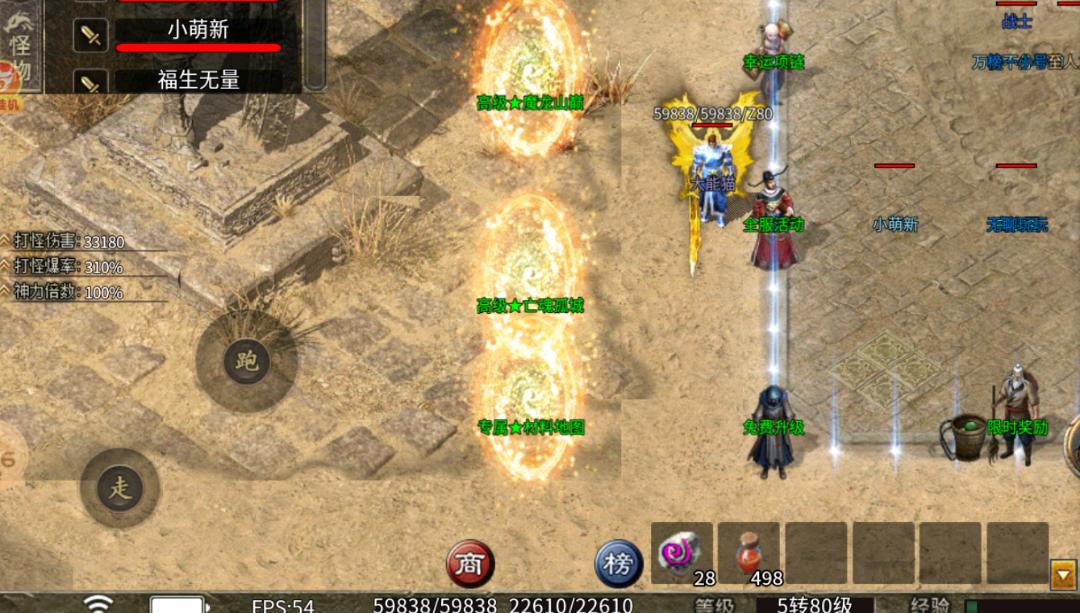Open the blue 榜 ranking button
Viewport: 1080px width, 613px height.
point(619,563)
